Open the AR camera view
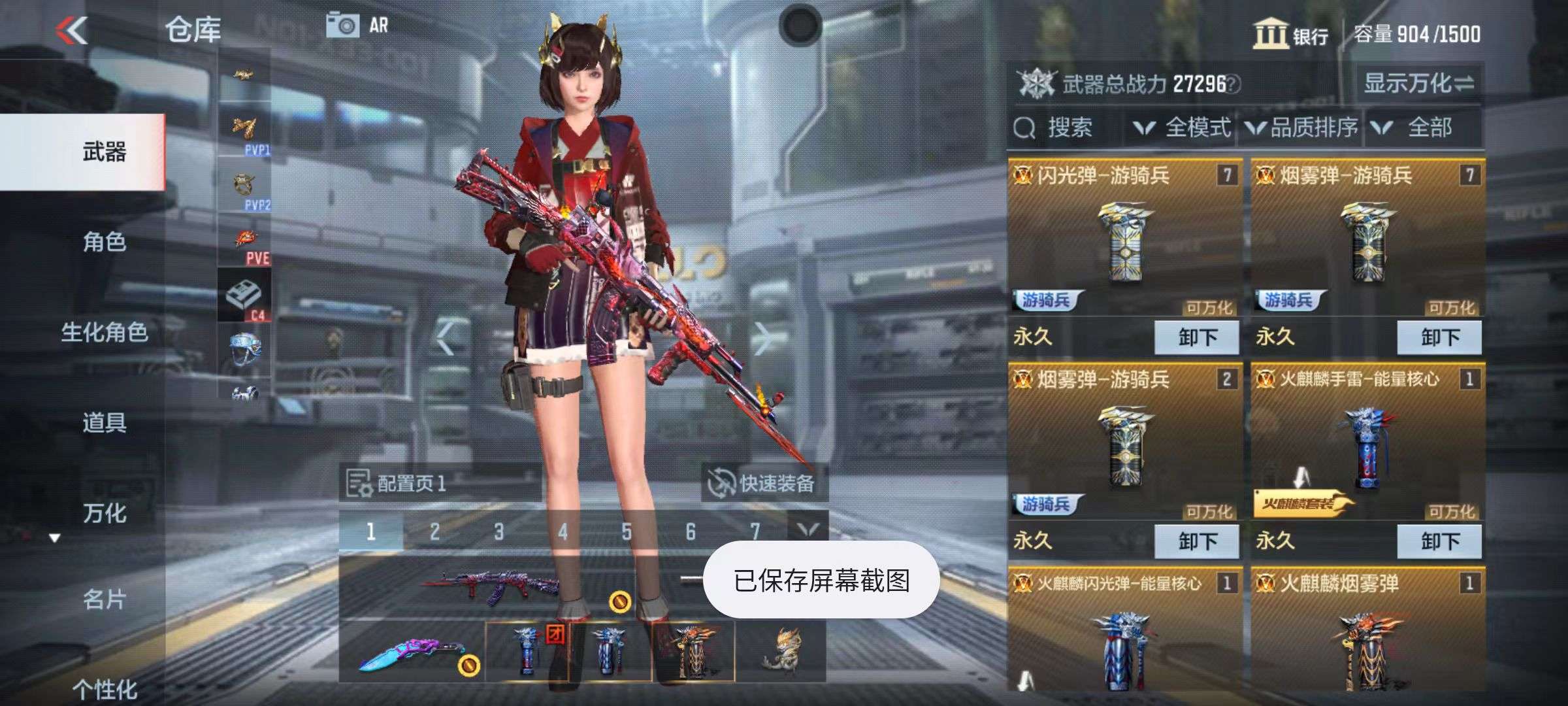The width and height of the screenshot is (1568, 706). tap(357, 26)
